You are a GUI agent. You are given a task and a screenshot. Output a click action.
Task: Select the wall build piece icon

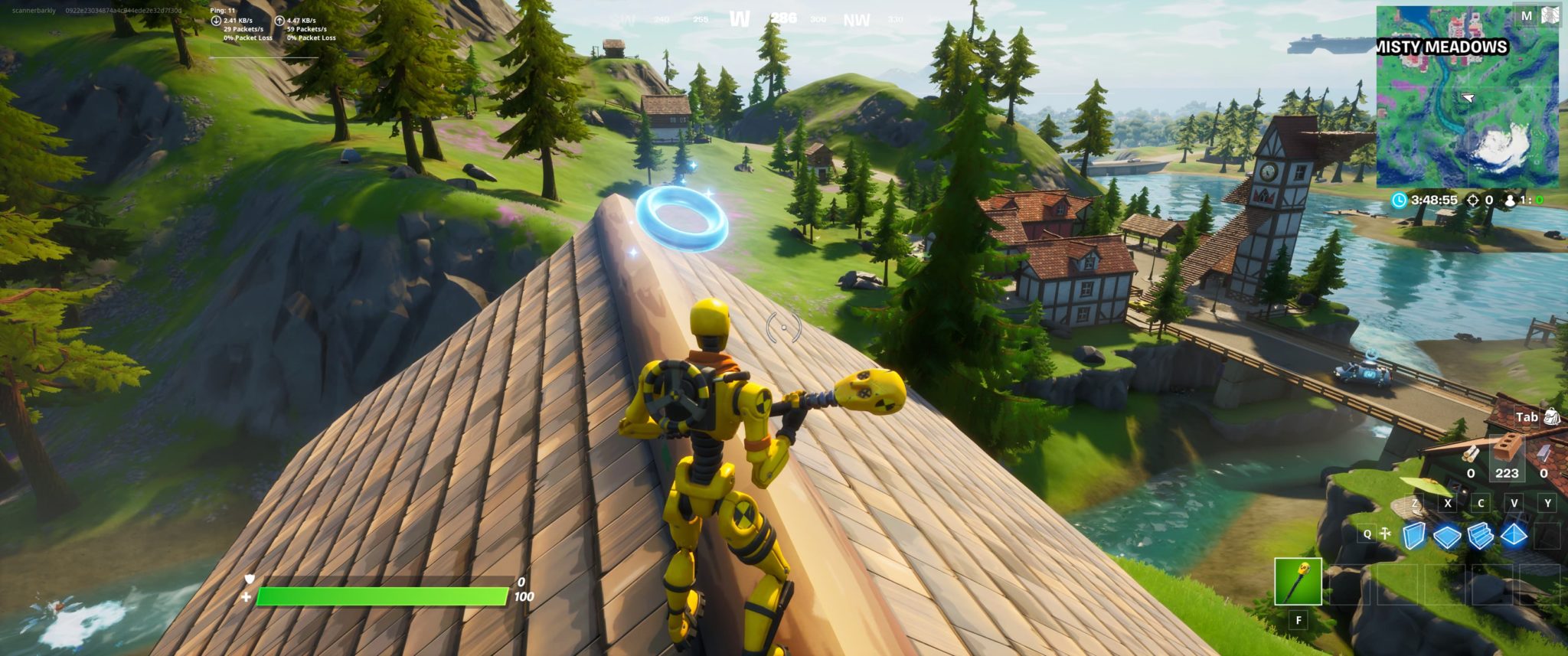pyautogui.click(x=1414, y=536)
